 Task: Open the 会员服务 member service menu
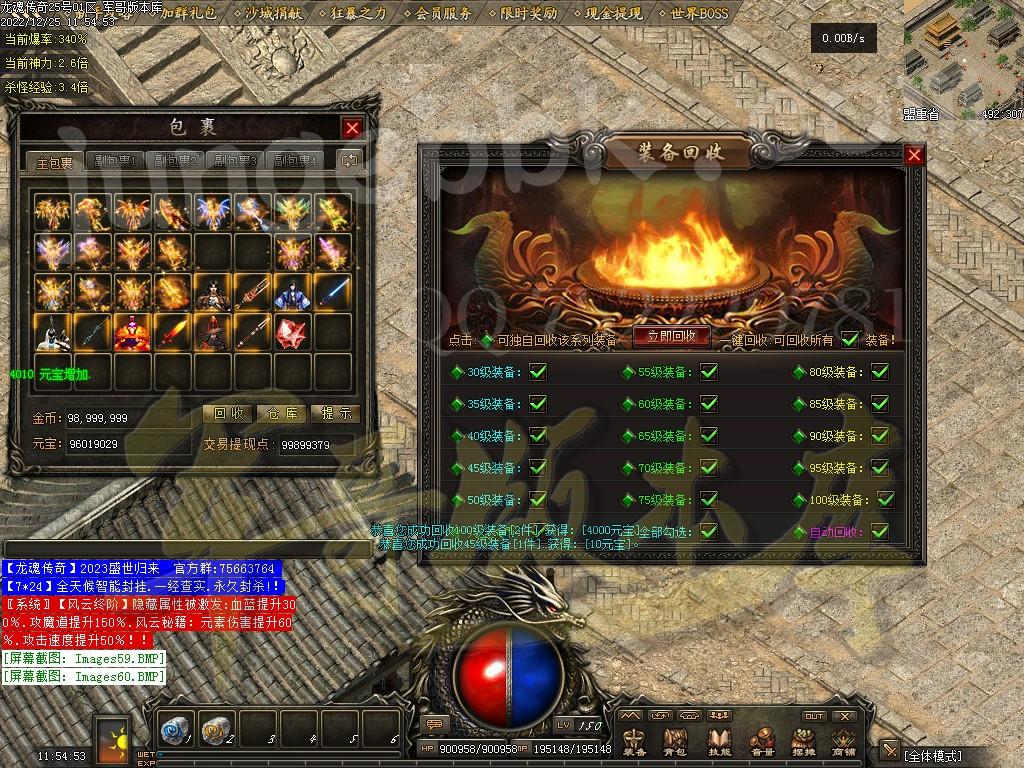point(443,14)
